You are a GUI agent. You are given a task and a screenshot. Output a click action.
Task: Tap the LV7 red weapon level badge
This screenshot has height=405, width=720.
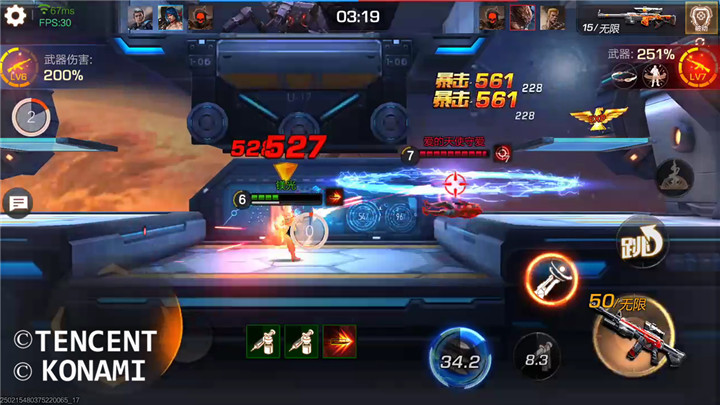click(x=699, y=70)
